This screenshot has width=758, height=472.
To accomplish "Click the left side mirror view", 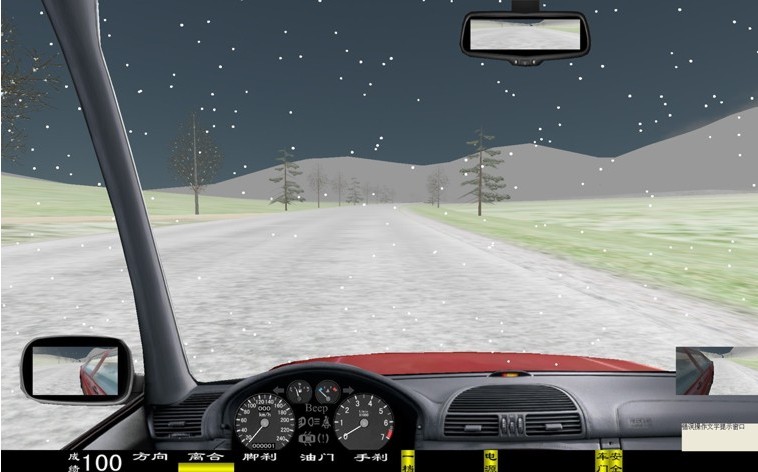I will pos(77,369).
